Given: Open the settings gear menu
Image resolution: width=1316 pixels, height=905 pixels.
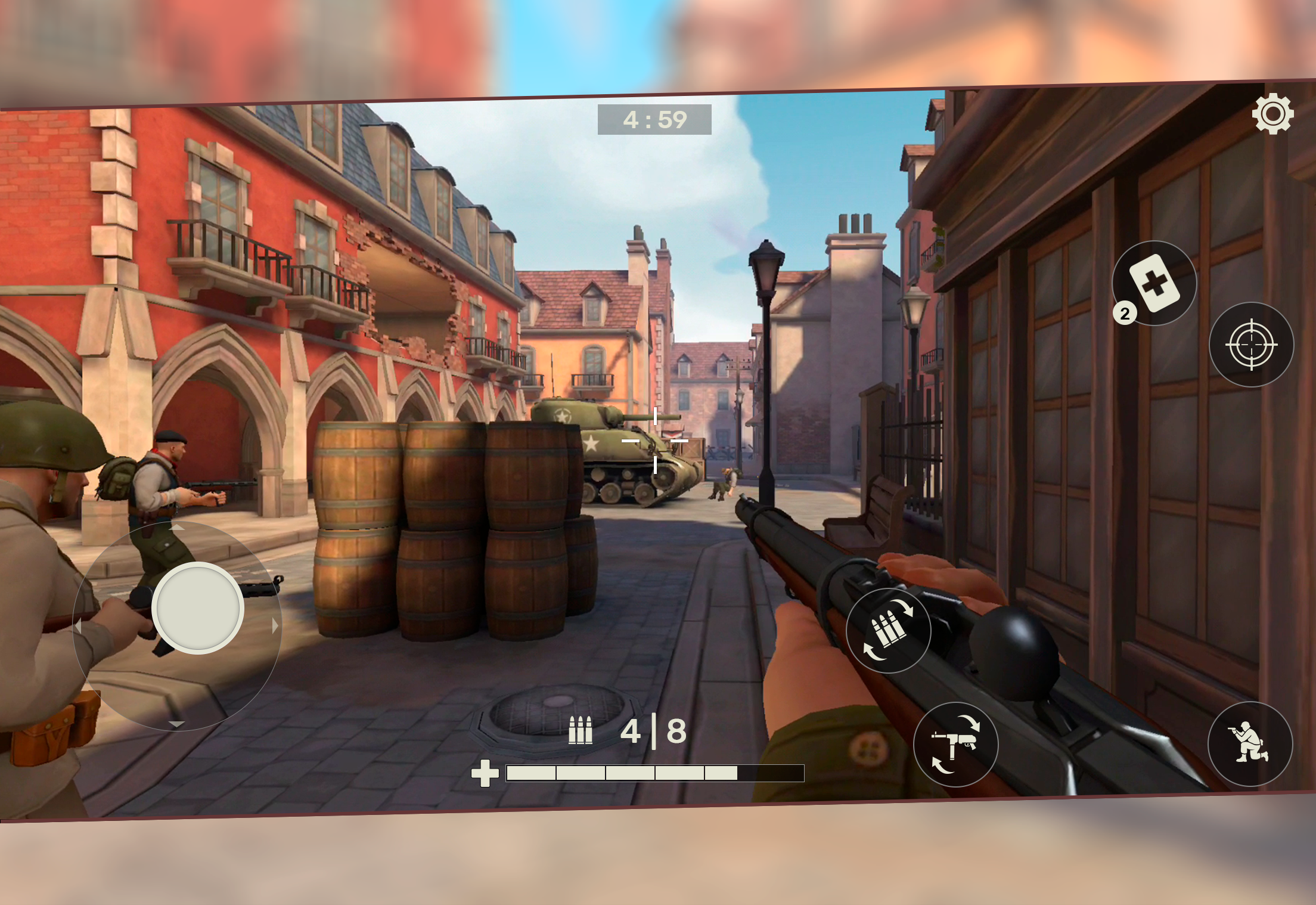Looking at the screenshot, I should coord(1272,112).
